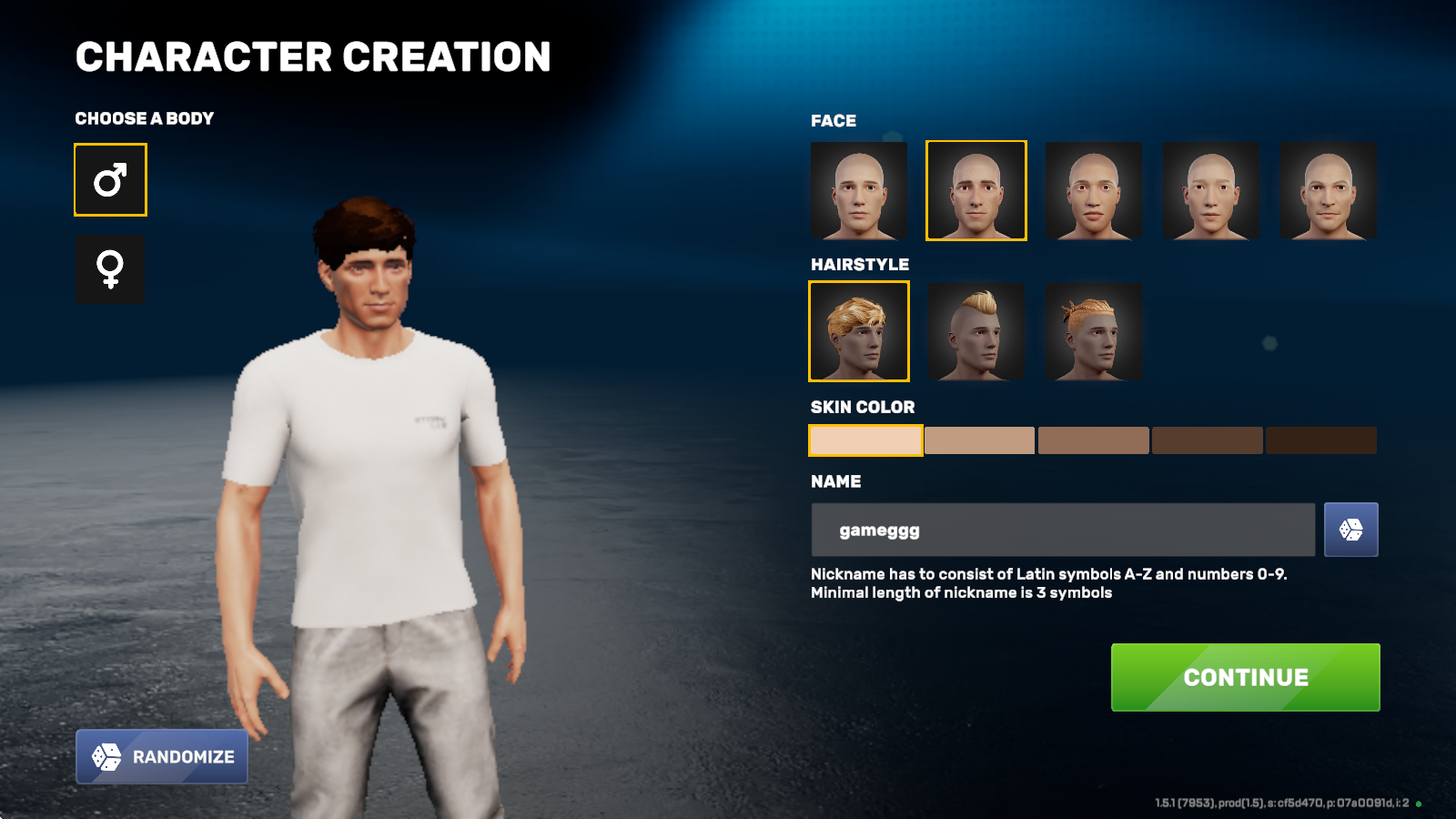
Task: Pick the braided hairstyle thumbnail
Action: pyautogui.click(x=1093, y=331)
